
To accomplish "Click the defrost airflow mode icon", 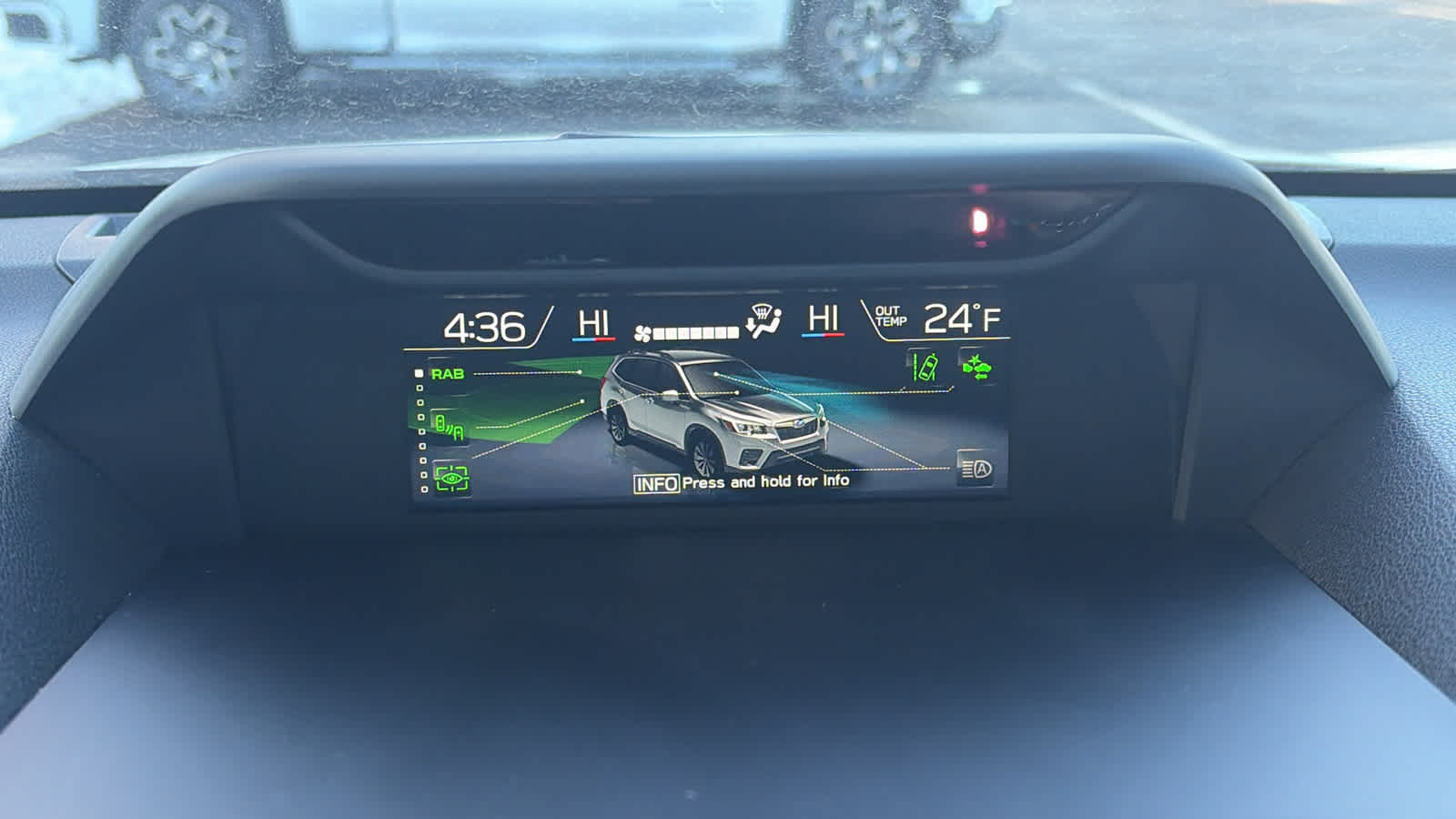I will pyautogui.click(x=763, y=321).
